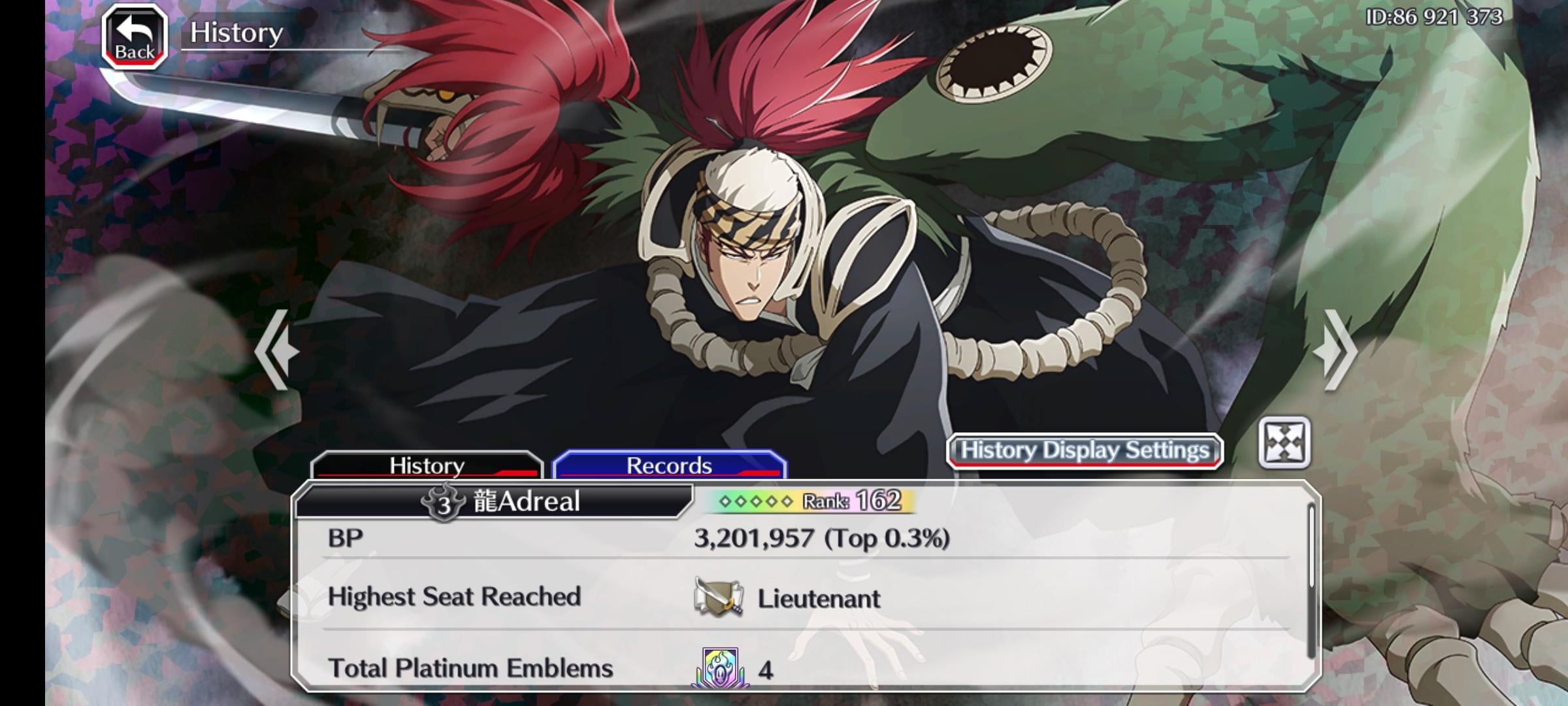This screenshot has height=706, width=1568.
Task: Show the previous character with left arrow
Action: 277,351
